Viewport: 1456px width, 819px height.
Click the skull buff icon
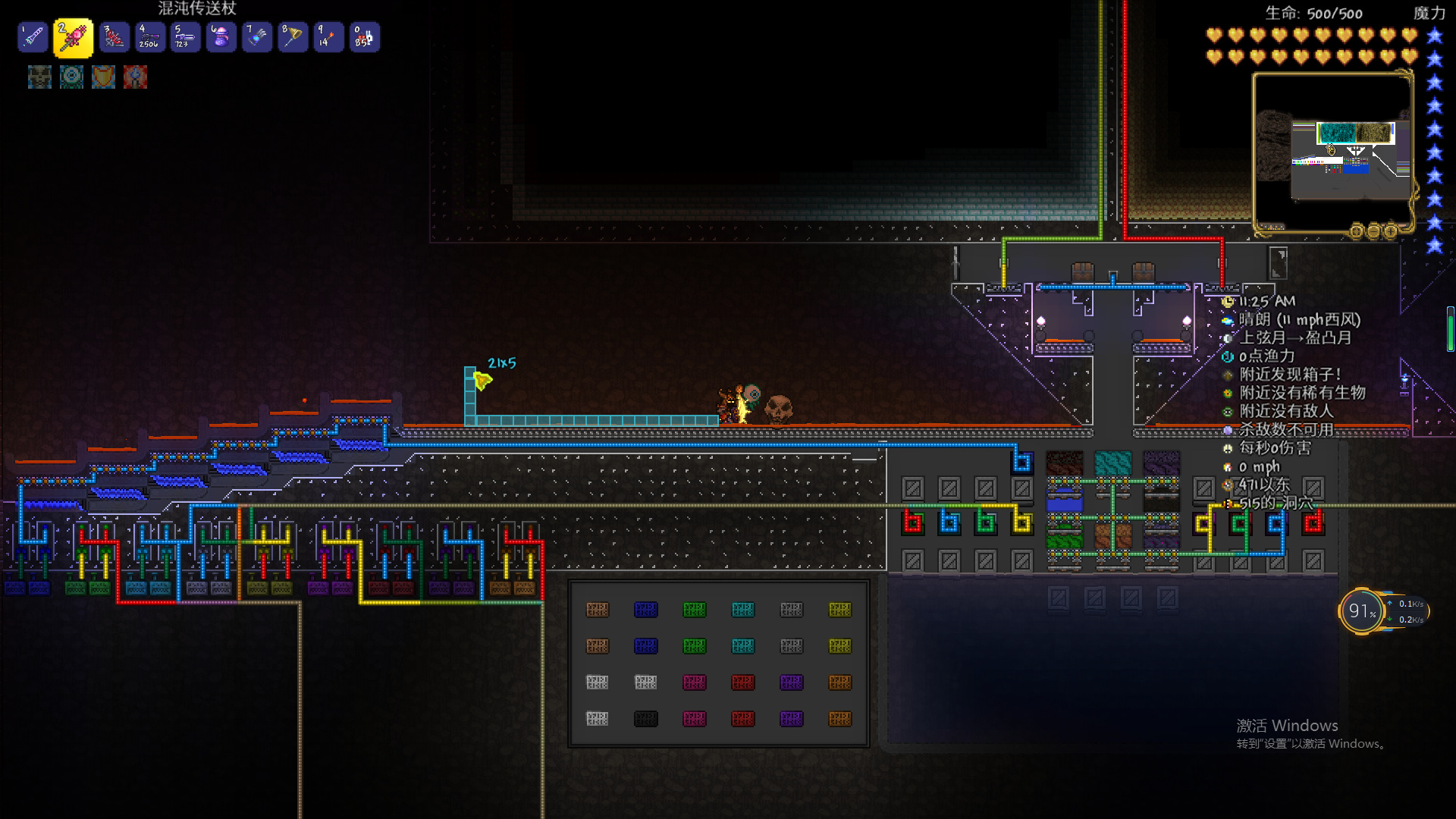coord(39,77)
